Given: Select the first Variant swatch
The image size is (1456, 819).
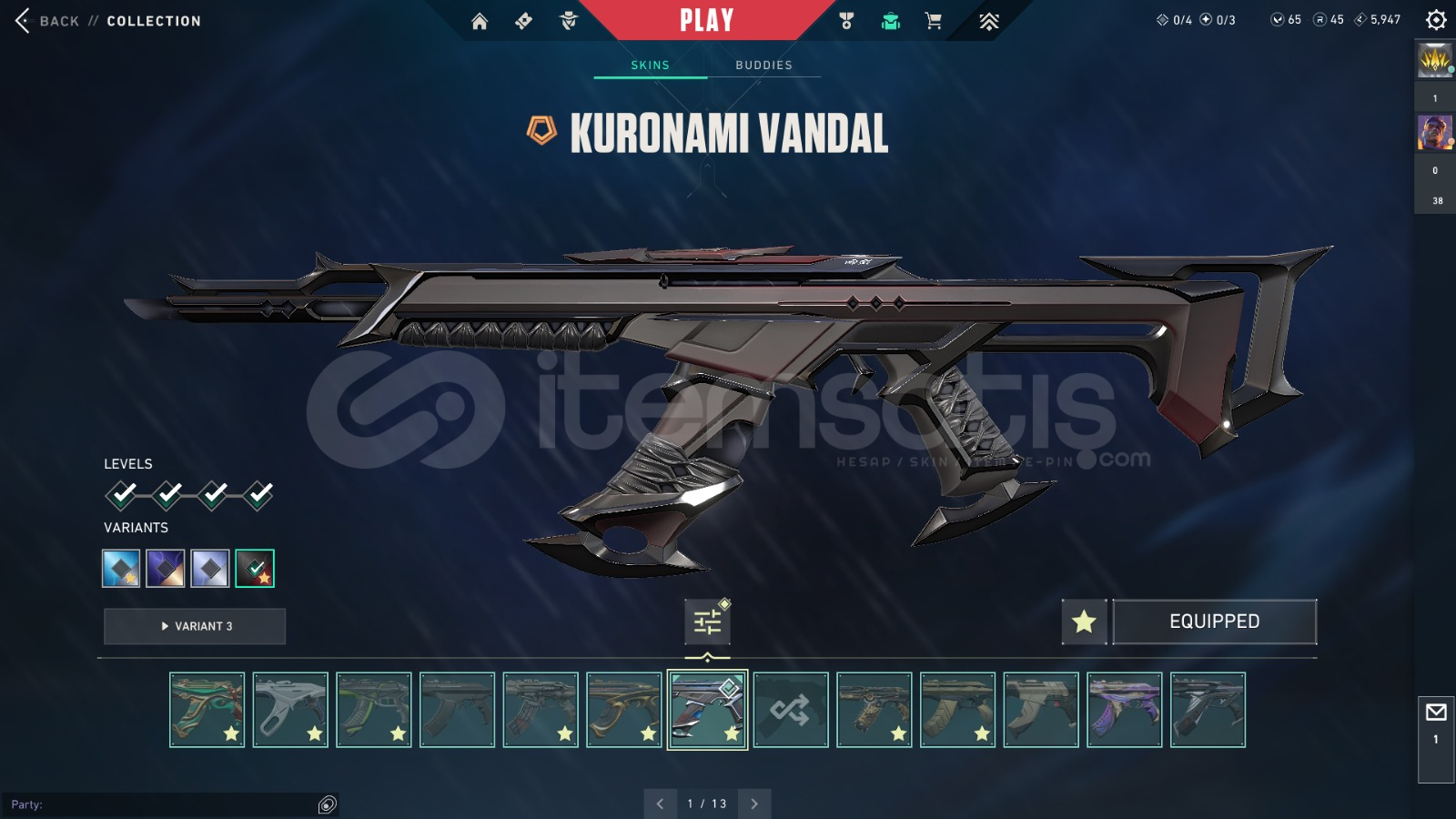Looking at the screenshot, I should [119, 568].
